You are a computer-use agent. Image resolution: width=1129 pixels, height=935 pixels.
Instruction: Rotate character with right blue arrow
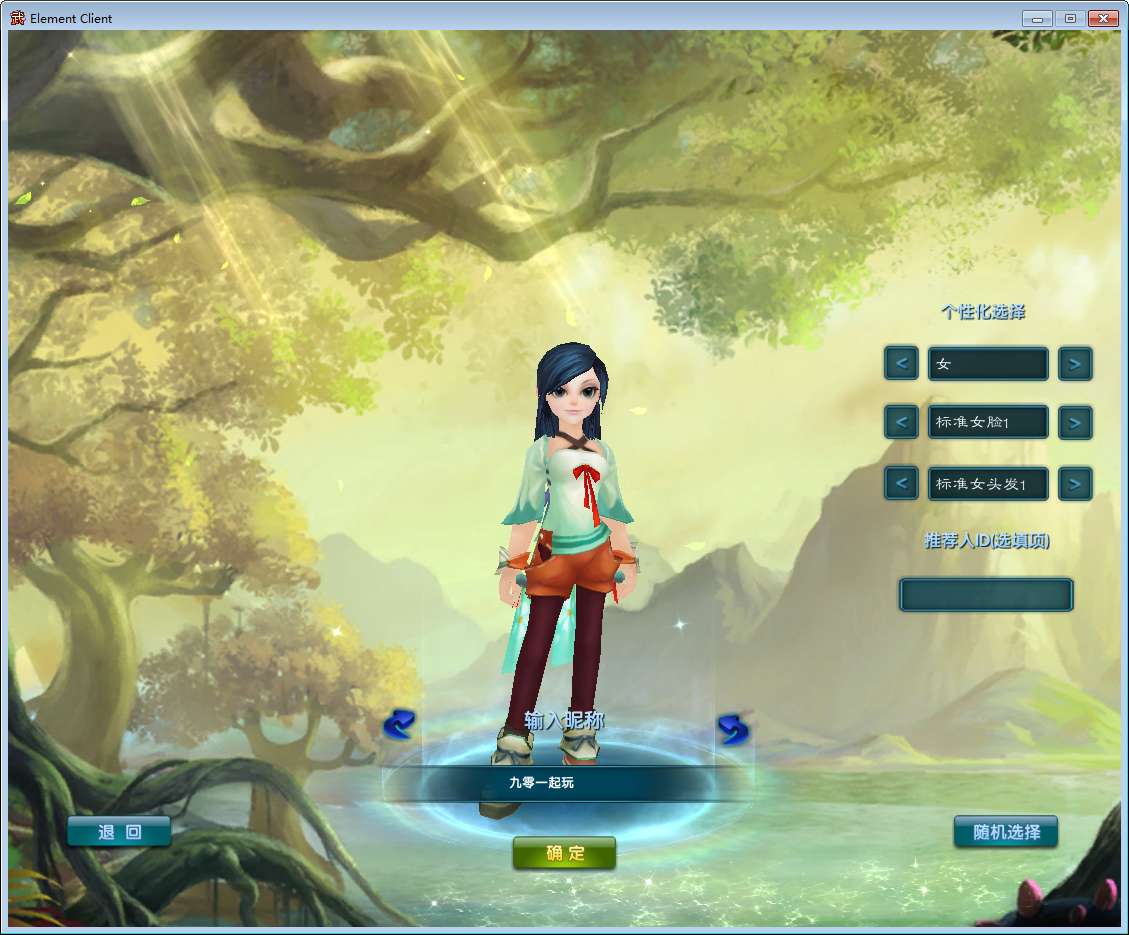point(733,729)
